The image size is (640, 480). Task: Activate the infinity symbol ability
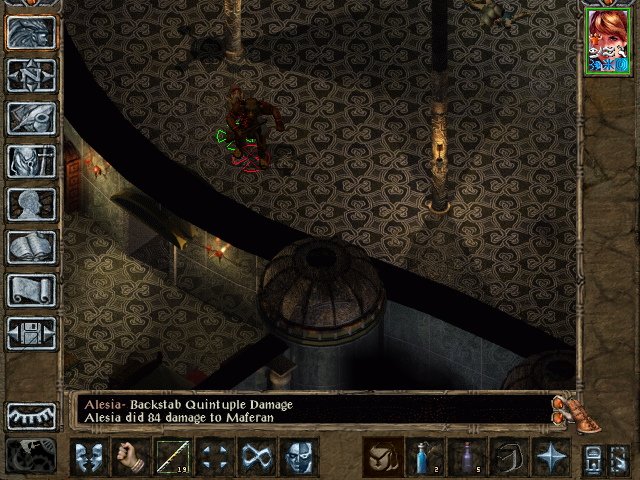point(257,457)
